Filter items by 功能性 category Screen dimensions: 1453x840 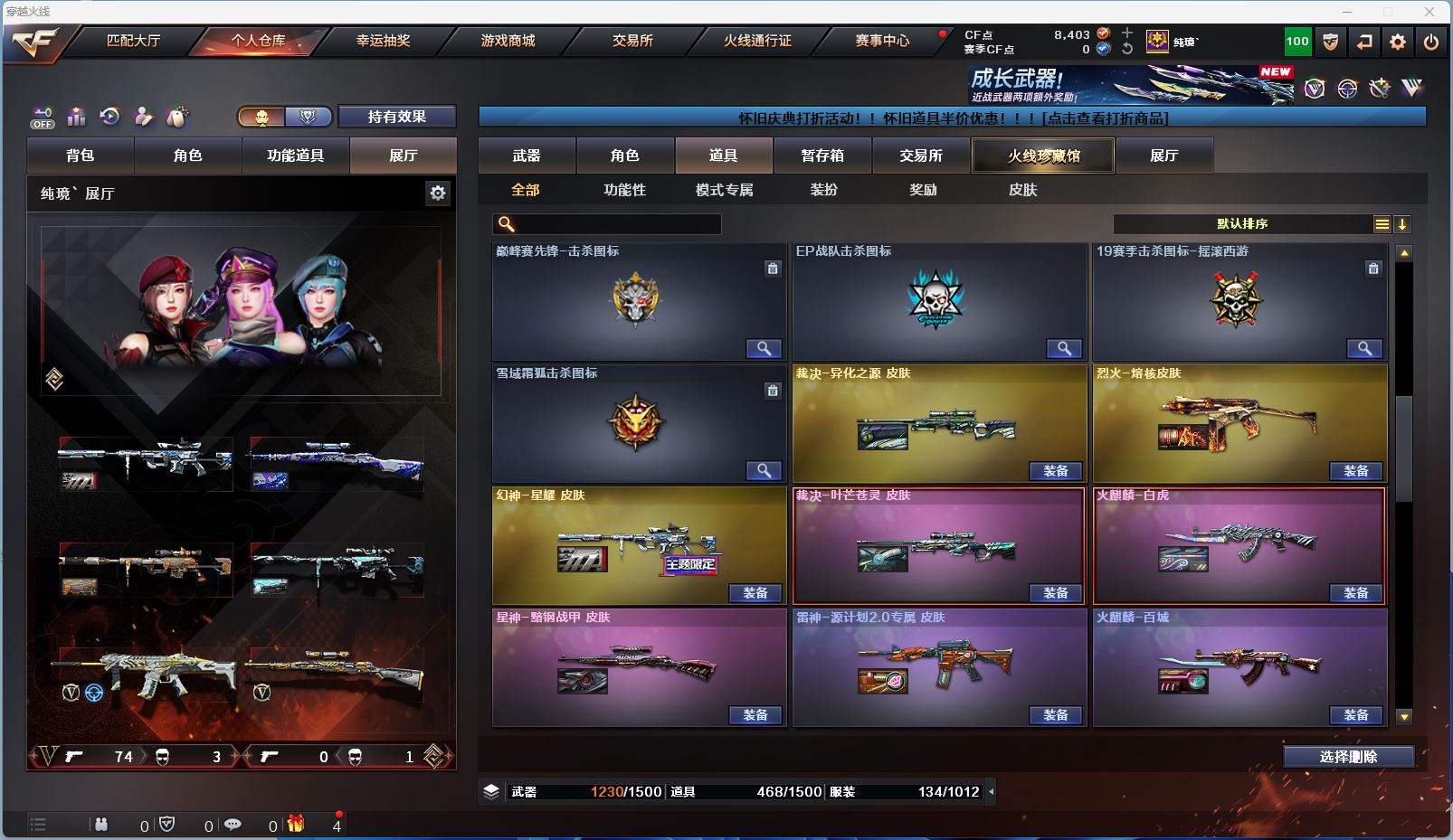tap(624, 190)
